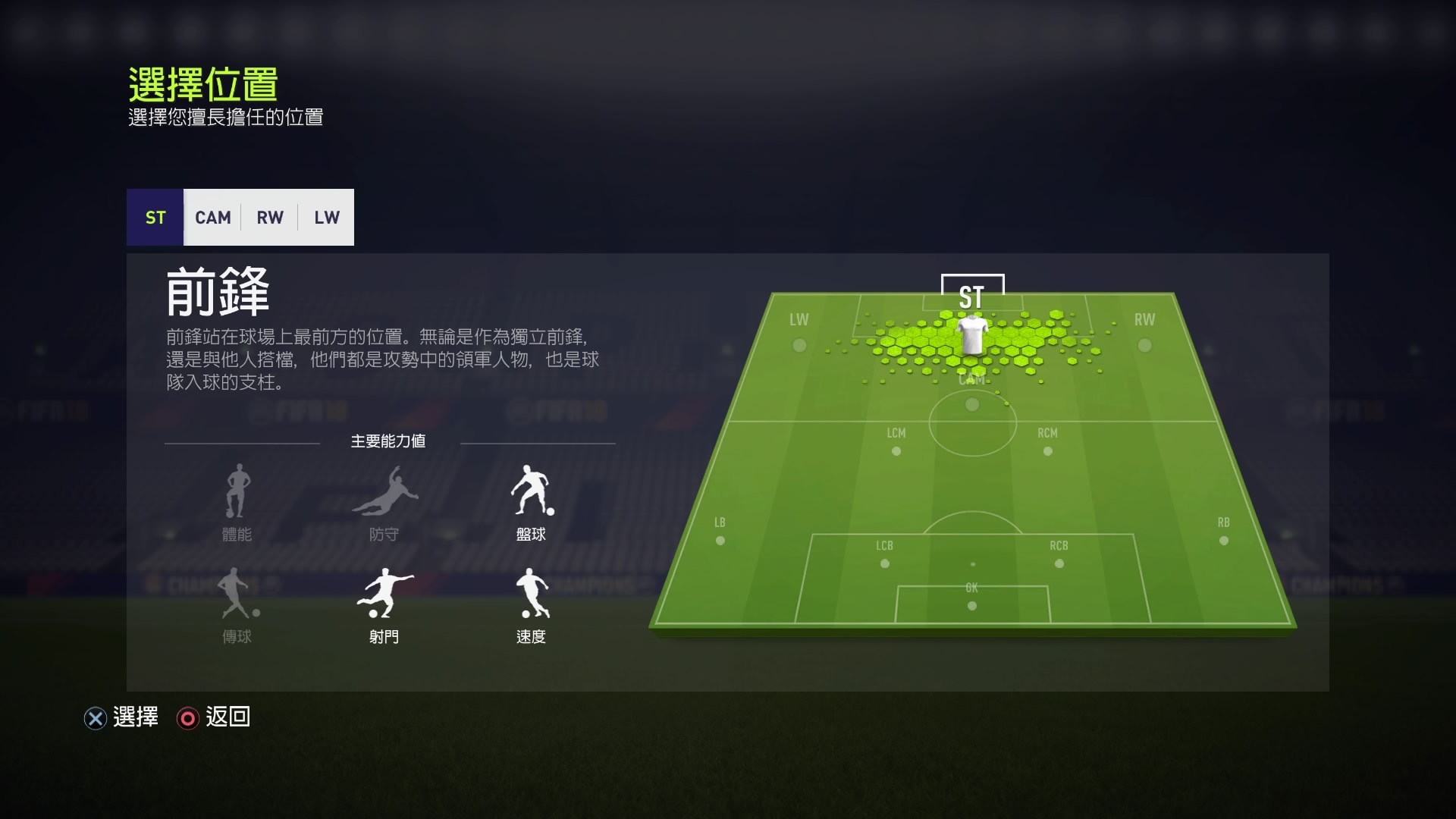Switch to the CAM position tab
The width and height of the screenshot is (1456, 819).
(x=212, y=218)
